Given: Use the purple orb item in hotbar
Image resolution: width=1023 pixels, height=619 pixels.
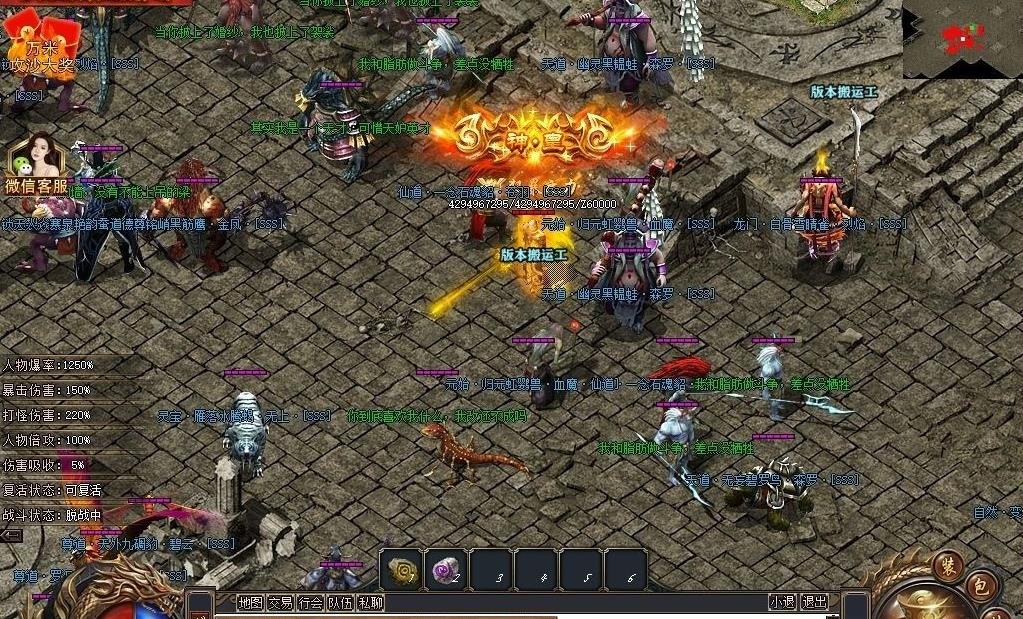Looking at the screenshot, I should pos(446,570).
